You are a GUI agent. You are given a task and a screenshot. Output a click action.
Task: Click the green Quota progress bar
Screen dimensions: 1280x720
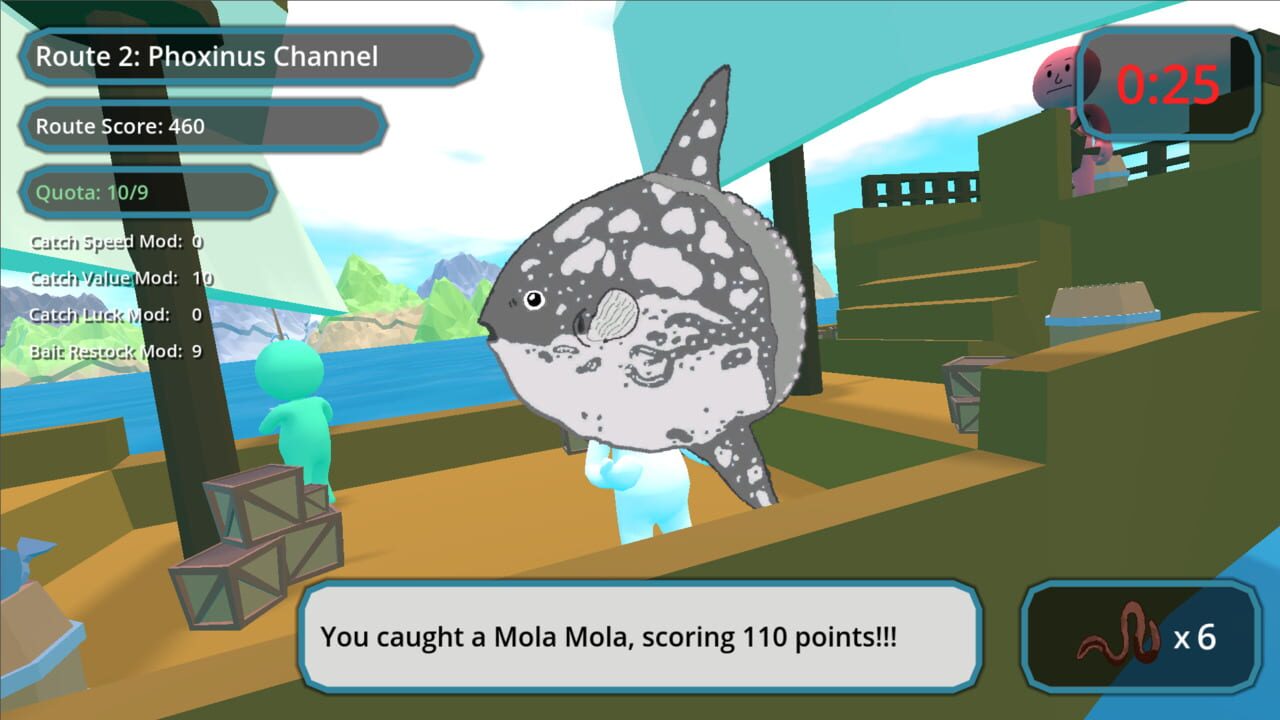pos(145,192)
